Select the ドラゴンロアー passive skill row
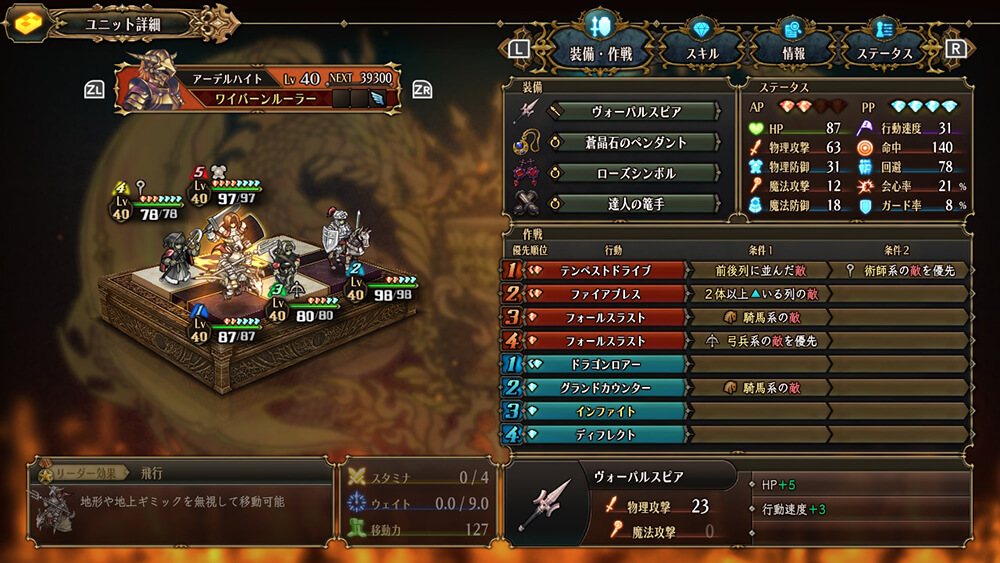1000x563 pixels. click(x=607, y=364)
